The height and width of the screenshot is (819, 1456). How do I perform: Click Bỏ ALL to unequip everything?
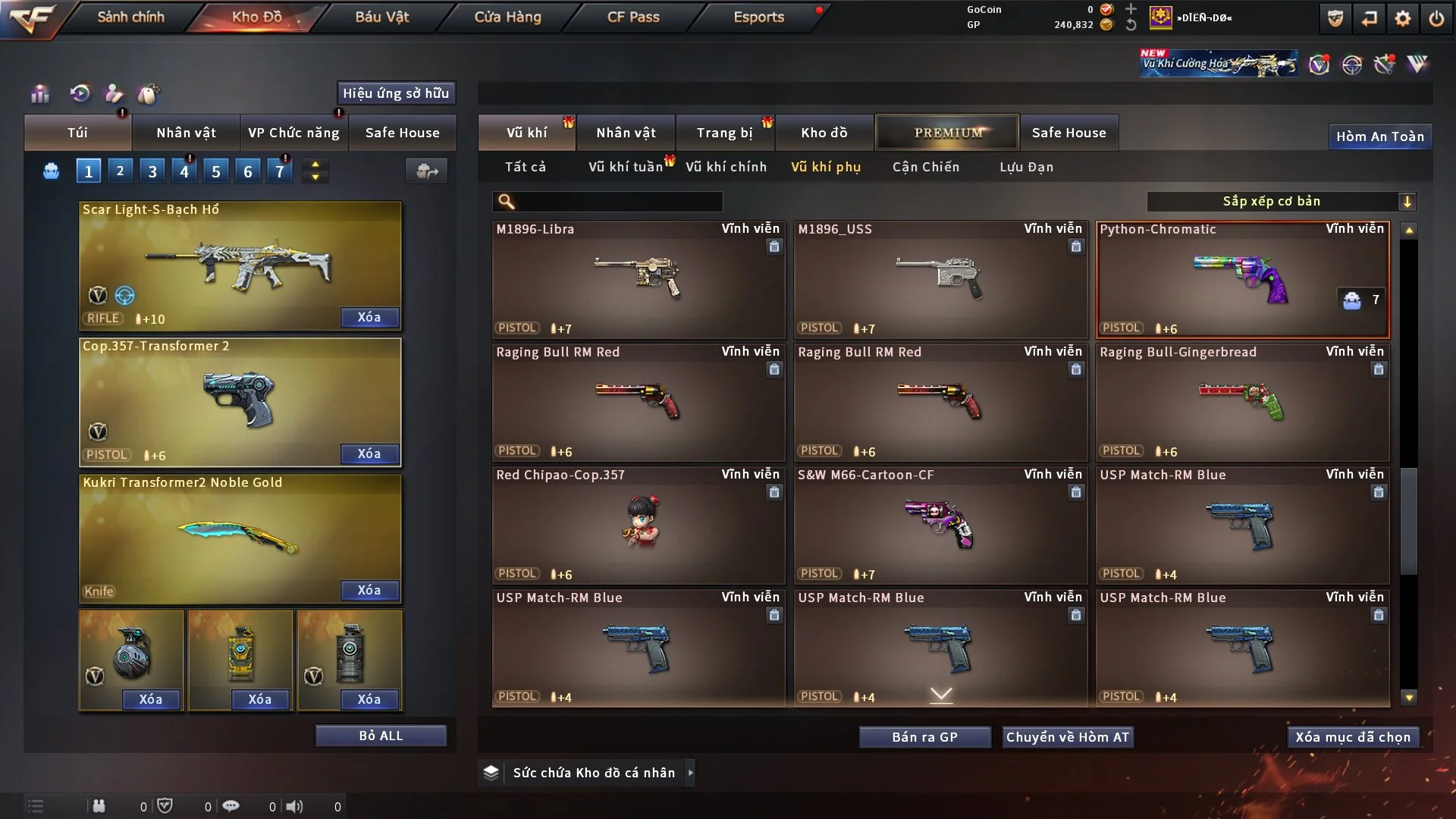click(381, 736)
